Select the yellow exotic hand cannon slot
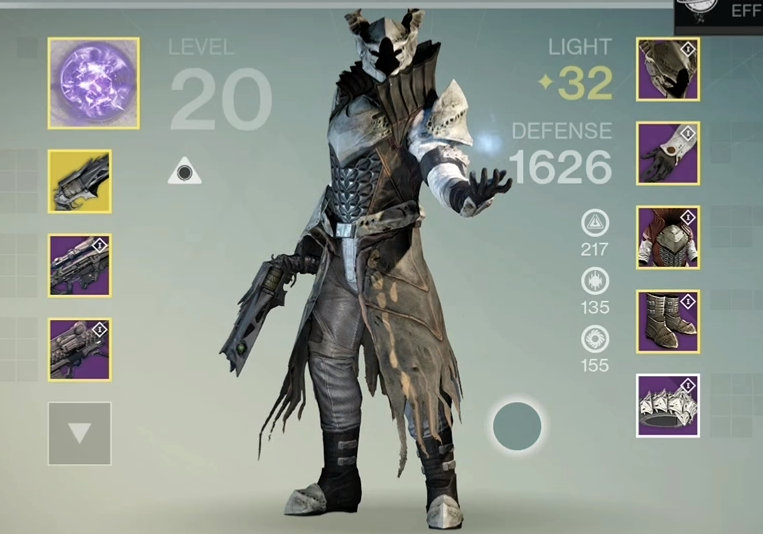The image size is (763, 534). (79, 181)
